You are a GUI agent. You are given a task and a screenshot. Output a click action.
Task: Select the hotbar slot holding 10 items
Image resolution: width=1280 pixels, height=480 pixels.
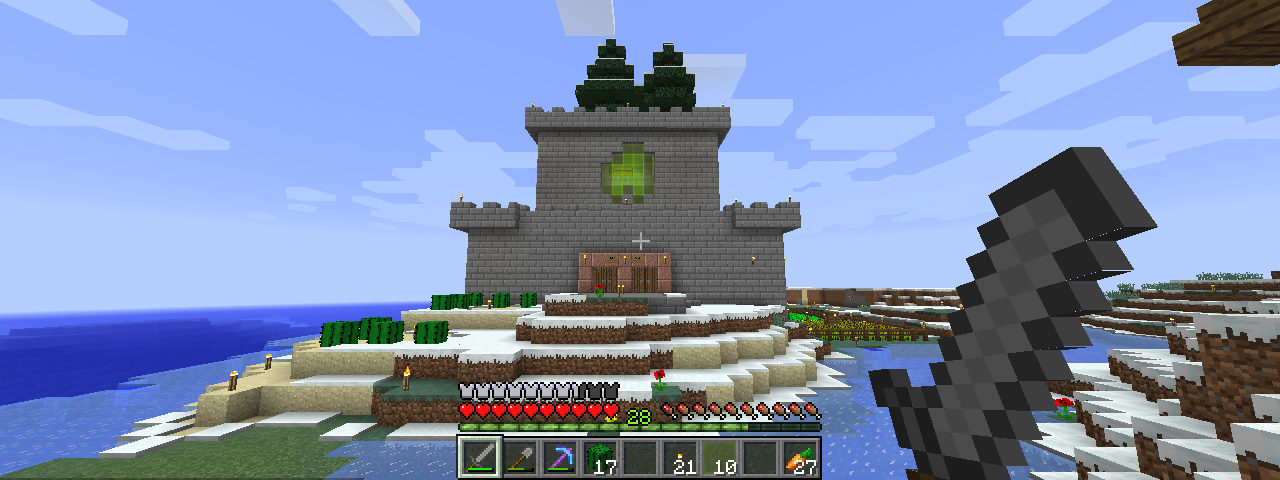point(720,458)
